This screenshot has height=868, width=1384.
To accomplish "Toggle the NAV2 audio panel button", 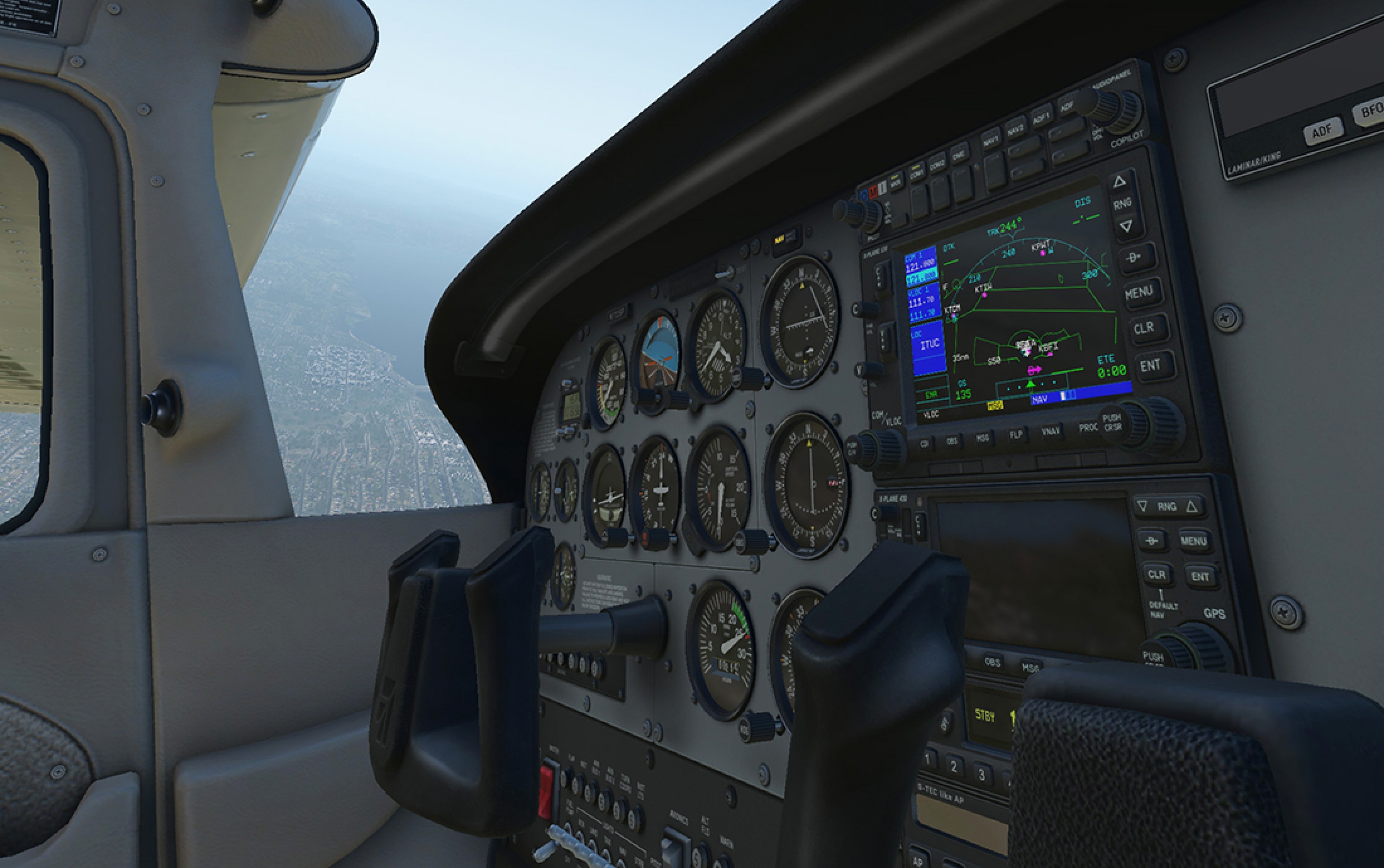I will coord(1015,127).
